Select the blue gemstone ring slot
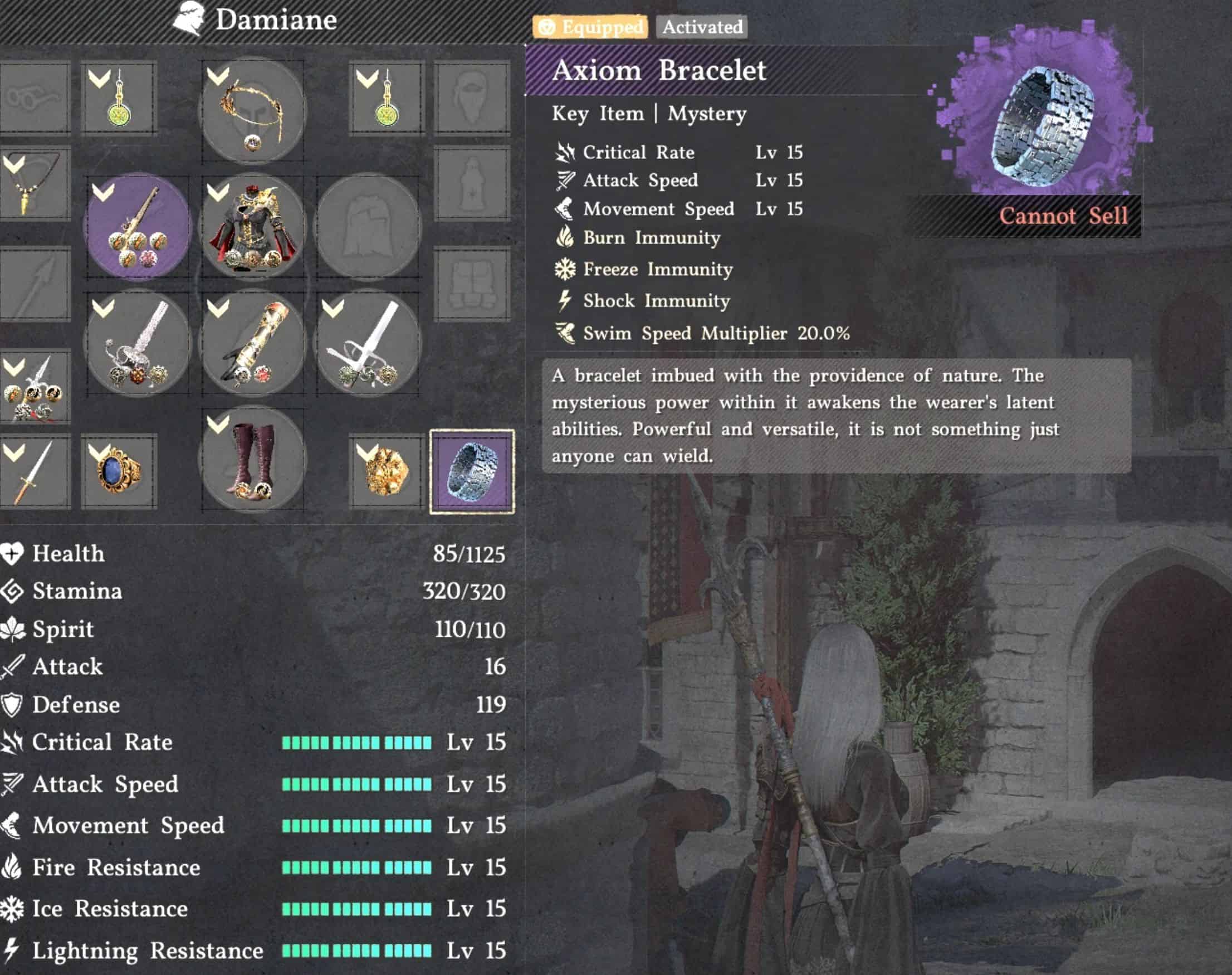The image size is (1232, 975). click(119, 471)
